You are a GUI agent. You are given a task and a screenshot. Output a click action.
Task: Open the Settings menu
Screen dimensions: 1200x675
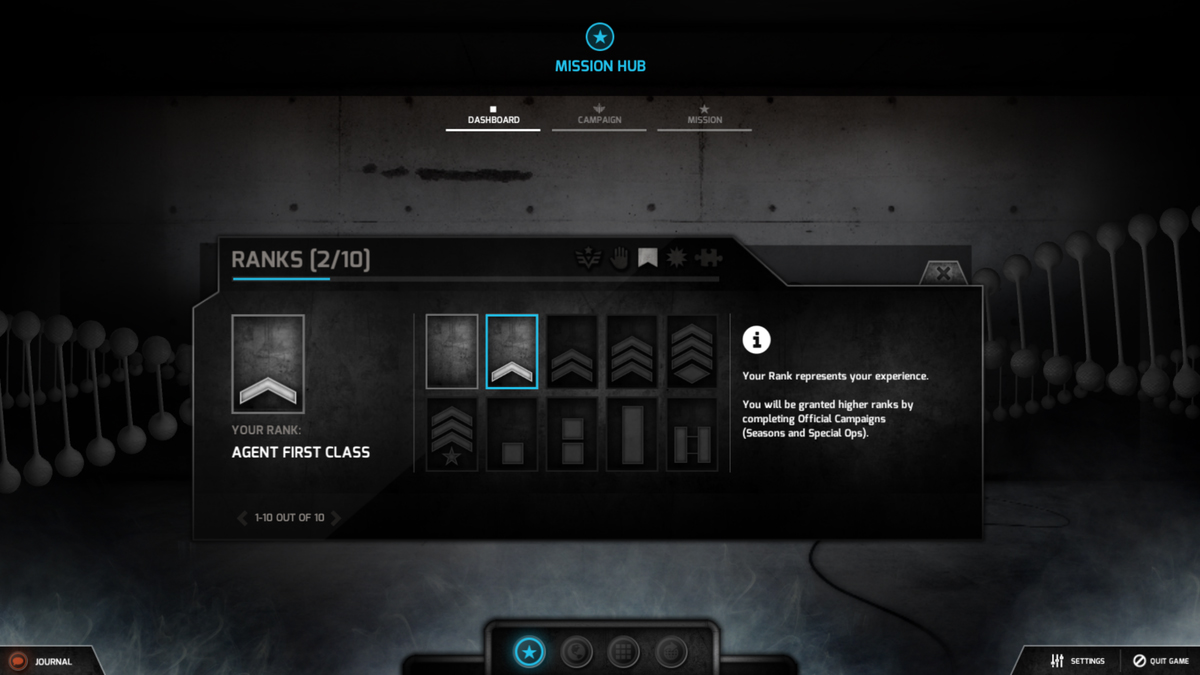tap(1078, 661)
